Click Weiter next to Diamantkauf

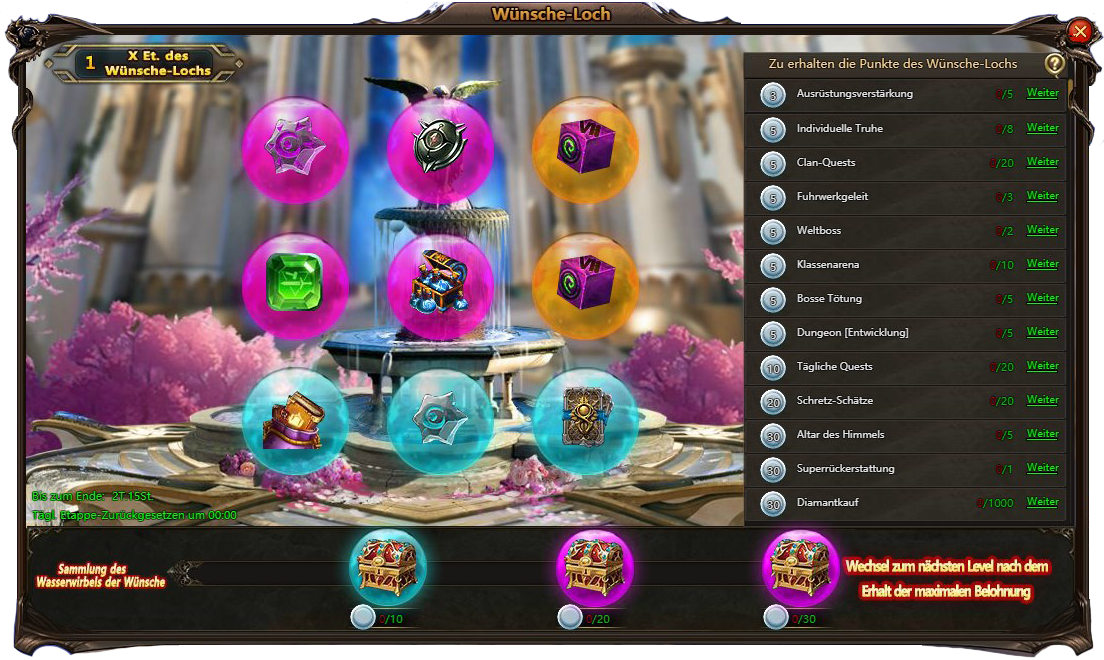click(x=1042, y=502)
